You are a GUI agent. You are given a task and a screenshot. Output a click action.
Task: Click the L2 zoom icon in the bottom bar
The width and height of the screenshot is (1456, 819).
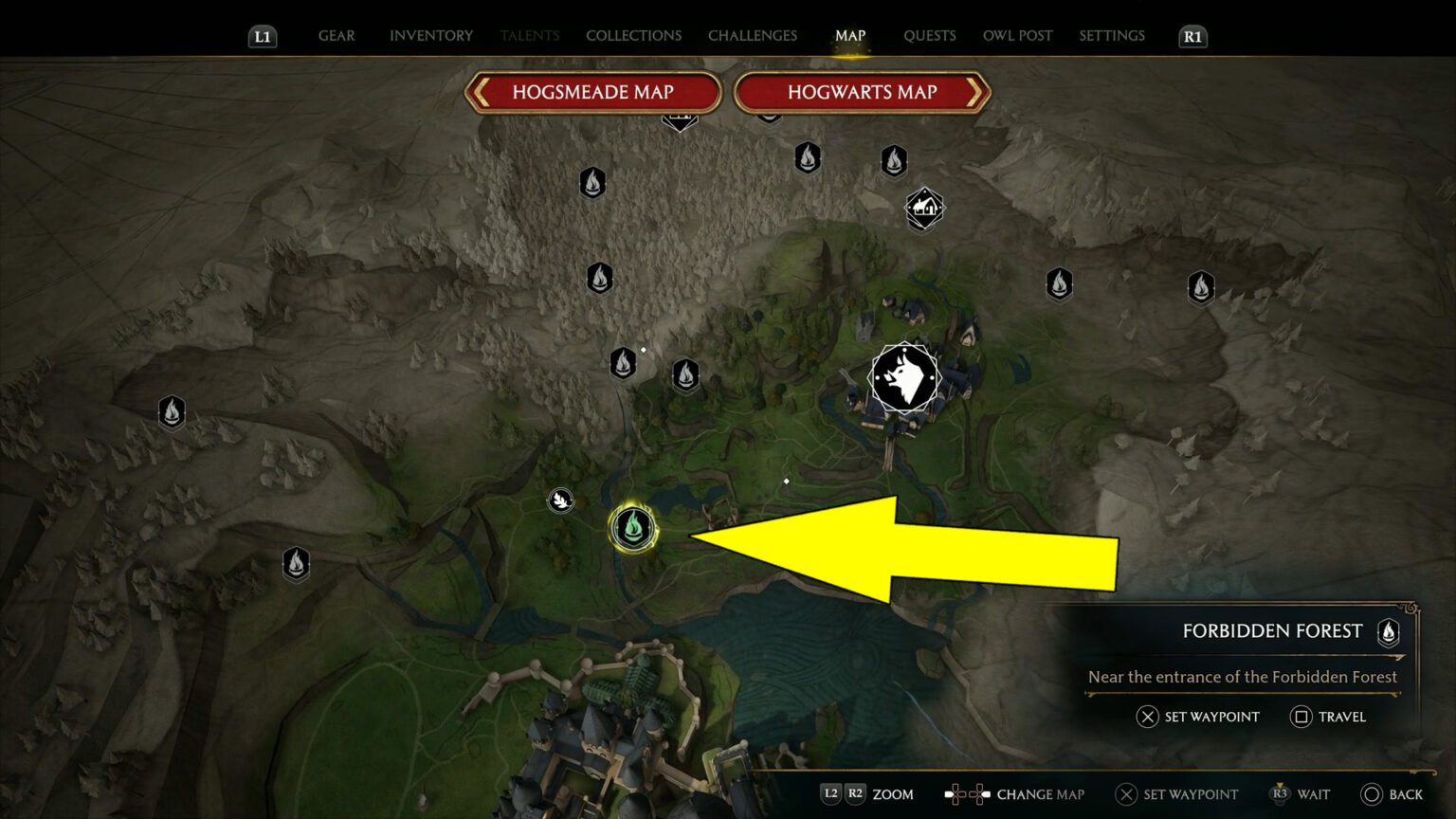tap(831, 794)
